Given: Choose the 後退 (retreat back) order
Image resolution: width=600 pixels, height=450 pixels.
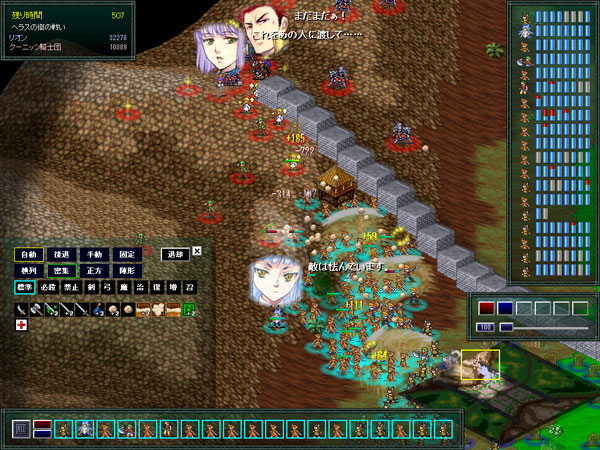Looking at the screenshot, I should (61, 254).
